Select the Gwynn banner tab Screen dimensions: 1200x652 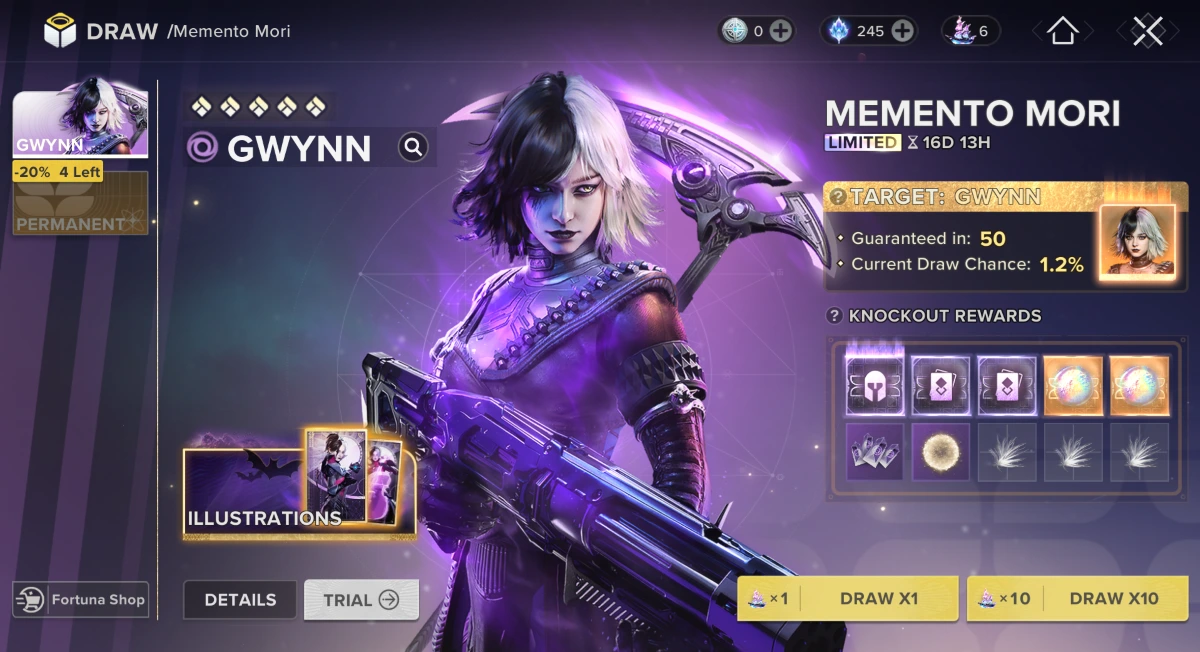click(x=80, y=124)
